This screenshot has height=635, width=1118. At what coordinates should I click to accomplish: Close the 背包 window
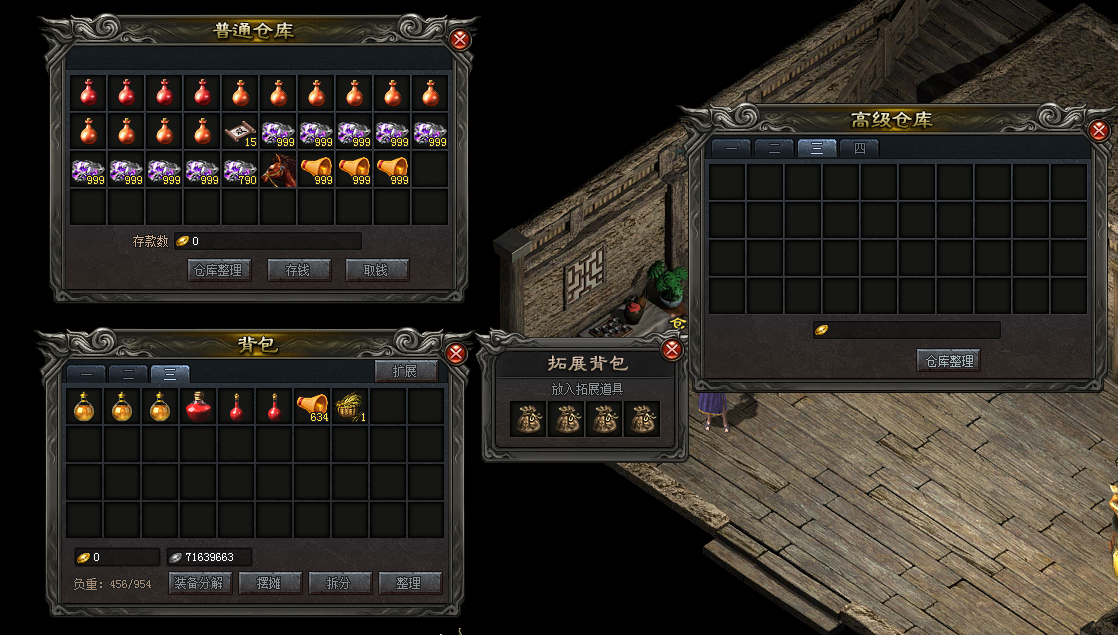456,354
